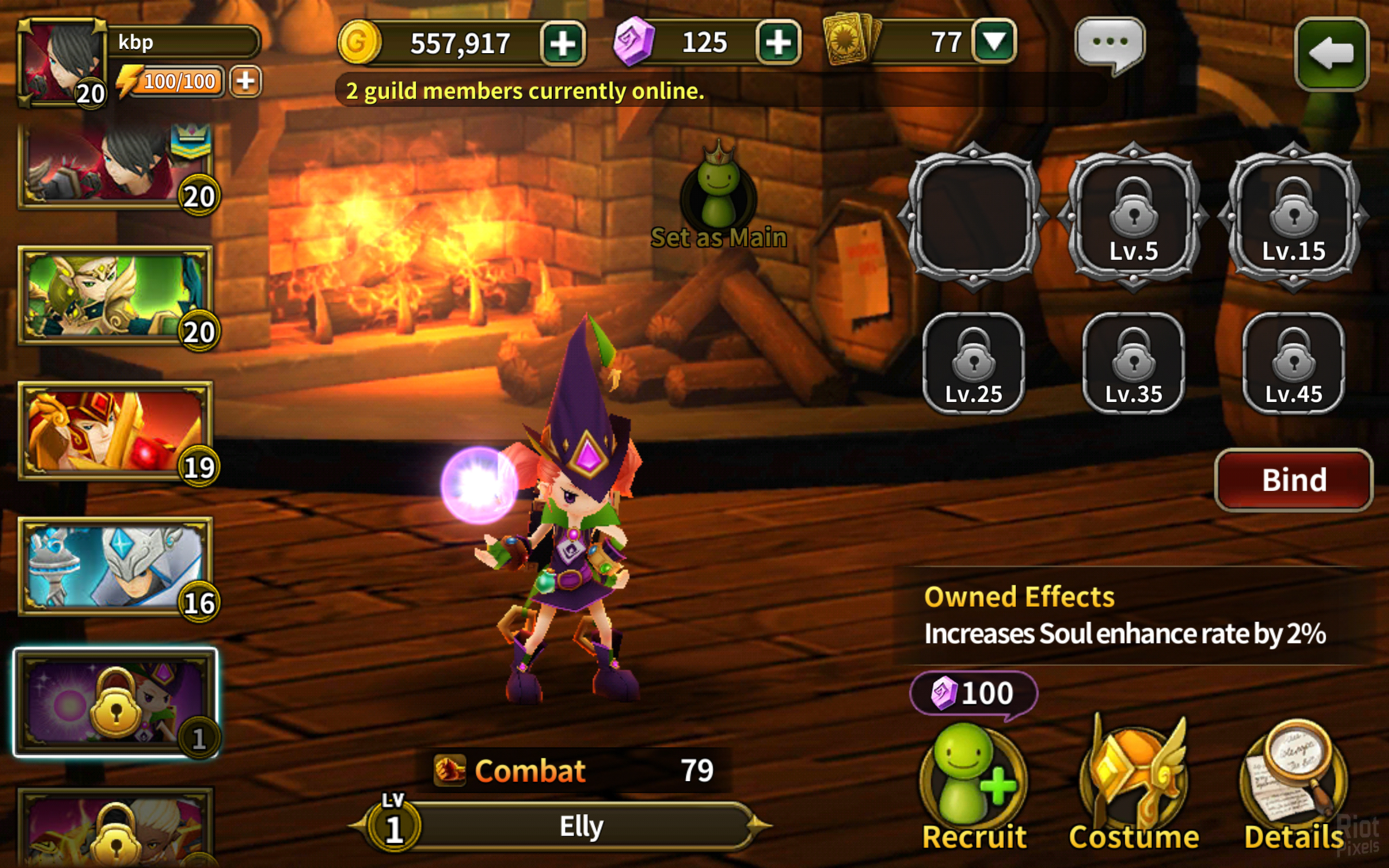
Task: Refill energy using the plus button
Action: click(x=245, y=81)
